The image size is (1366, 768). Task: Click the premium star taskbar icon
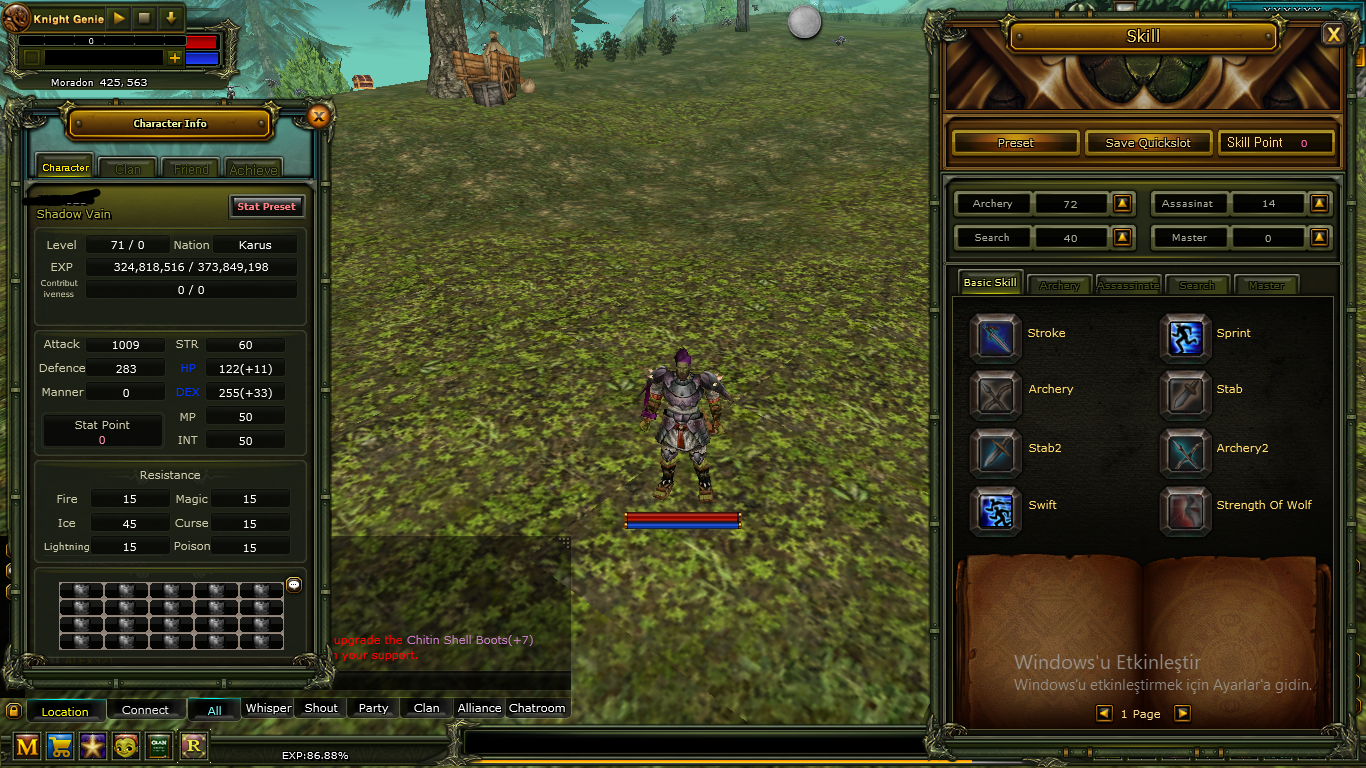pos(92,746)
